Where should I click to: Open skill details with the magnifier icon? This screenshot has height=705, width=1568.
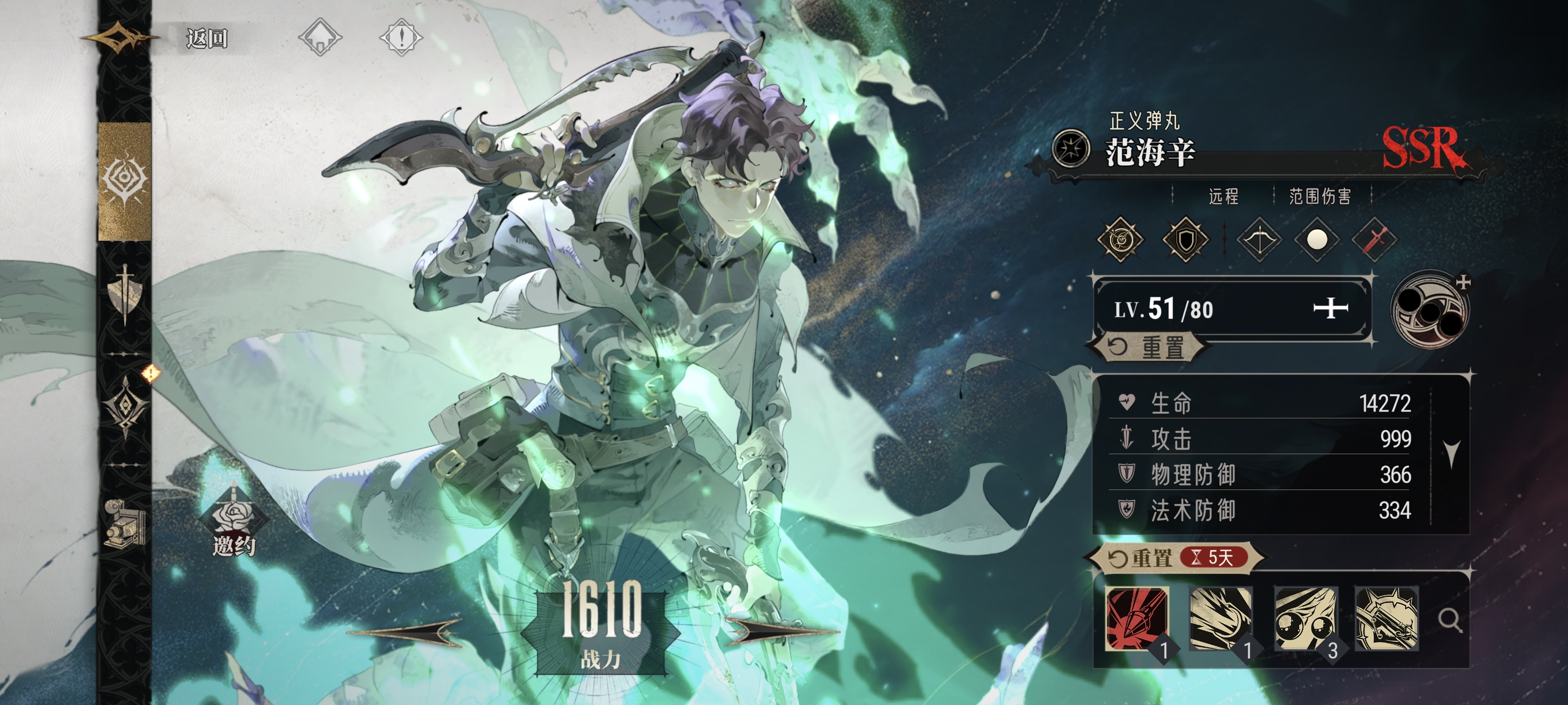point(1449,621)
